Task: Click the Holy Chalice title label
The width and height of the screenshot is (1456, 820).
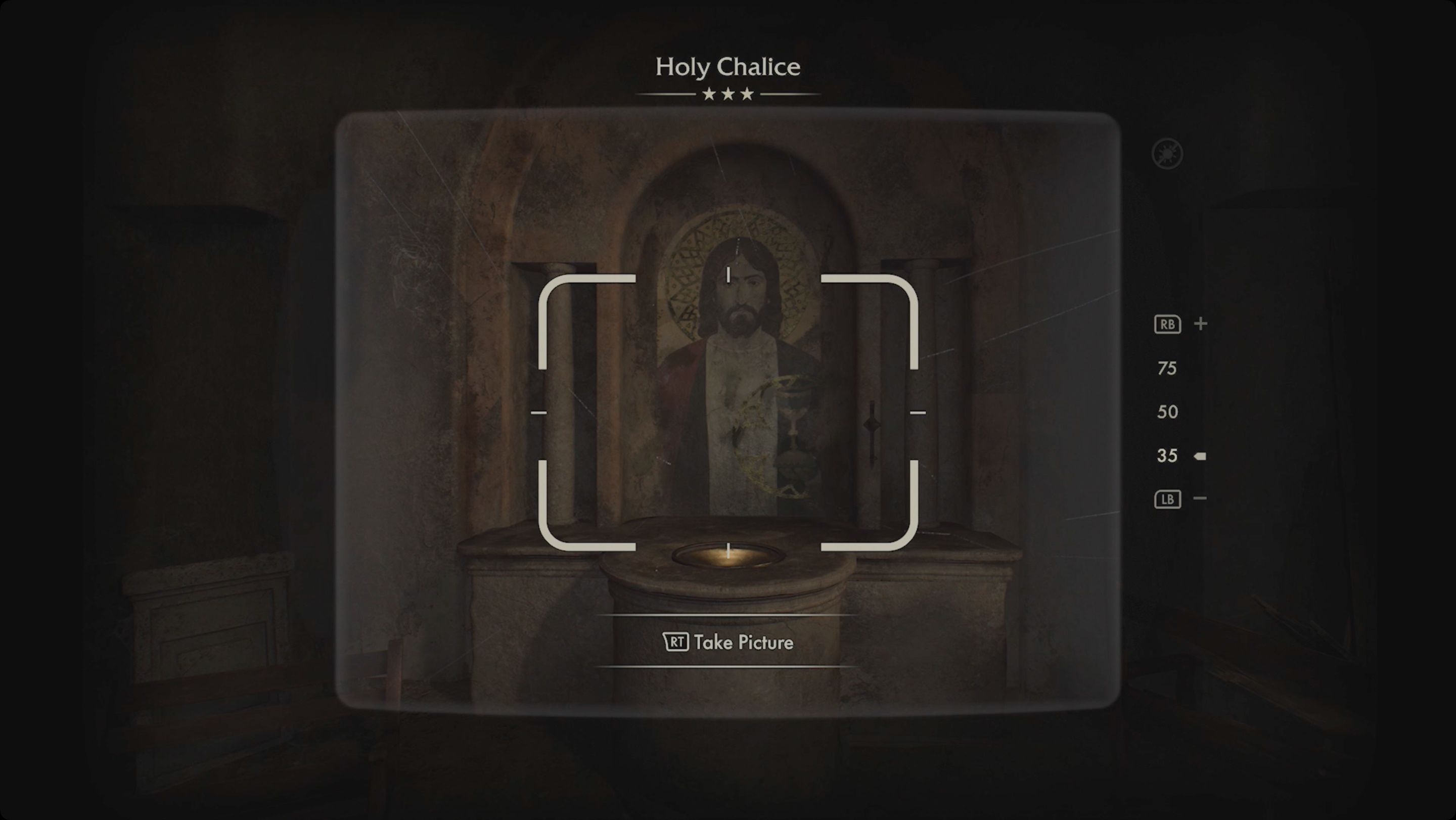Action: click(728, 66)
